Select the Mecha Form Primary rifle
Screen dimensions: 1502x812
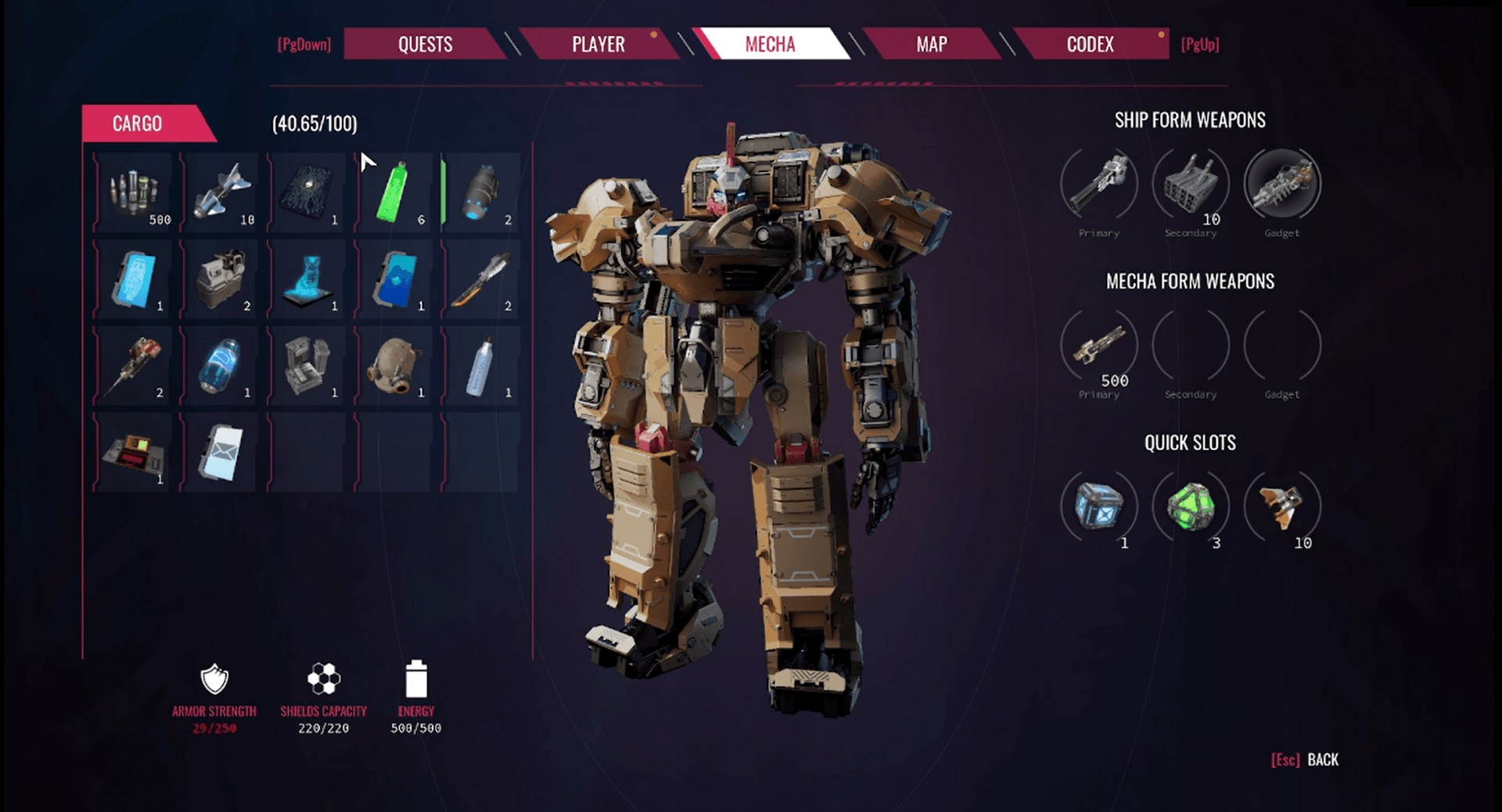point(1098,347)
